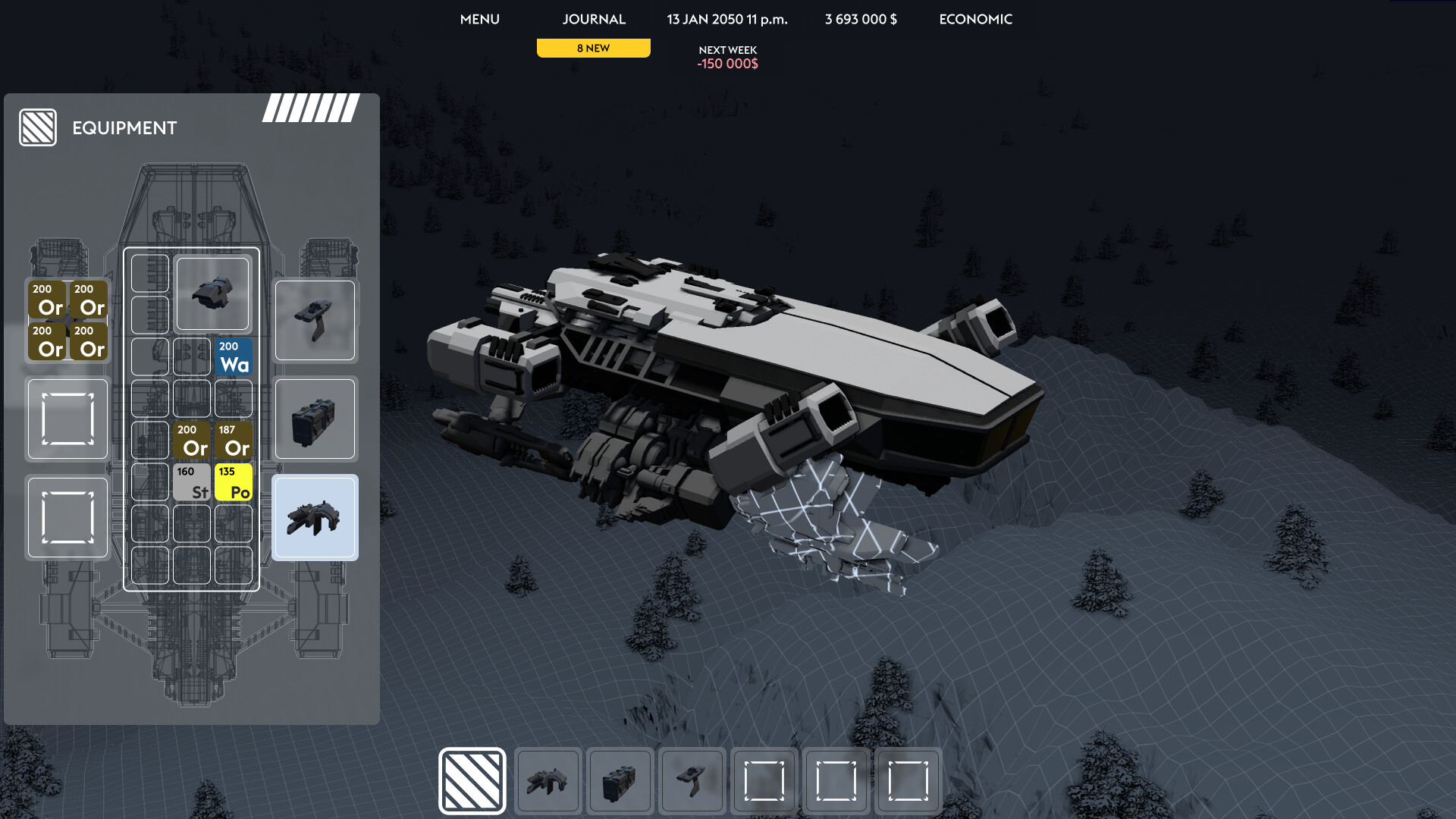Select the hatched pattern icon in bottom toolbar
1456x819 pixels.
[x=472, y=780]
